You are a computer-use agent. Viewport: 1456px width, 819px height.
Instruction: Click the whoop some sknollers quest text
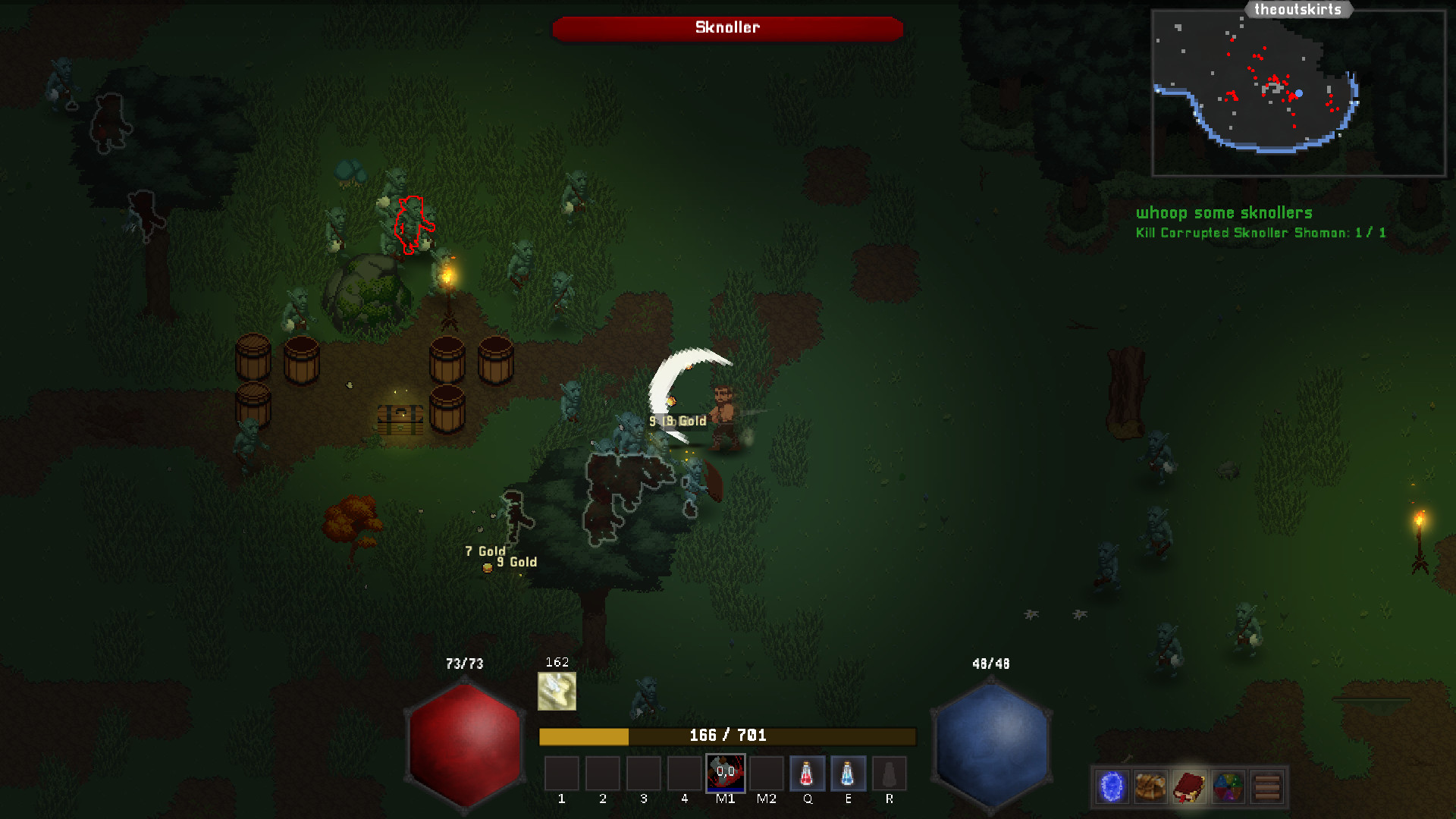click(x=1224, y=213)
